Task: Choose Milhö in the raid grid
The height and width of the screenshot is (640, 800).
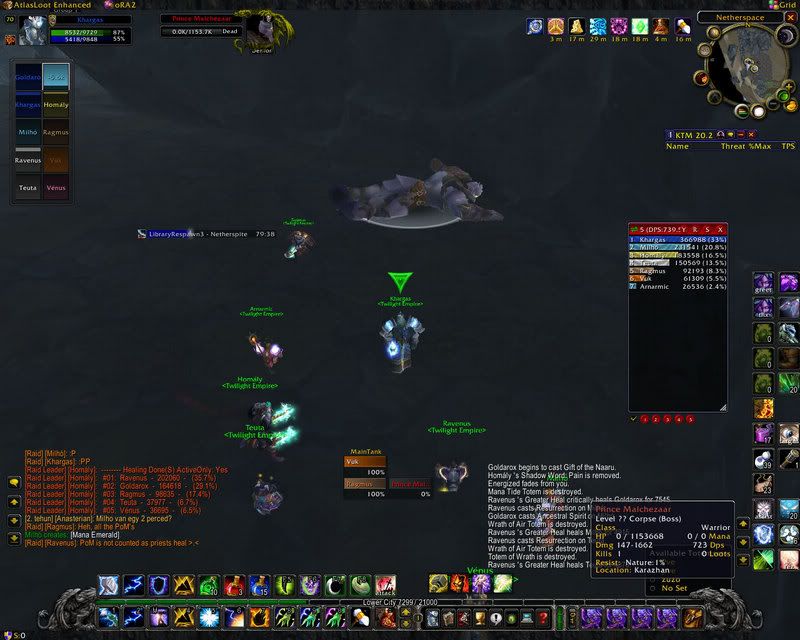Action: 28,132
